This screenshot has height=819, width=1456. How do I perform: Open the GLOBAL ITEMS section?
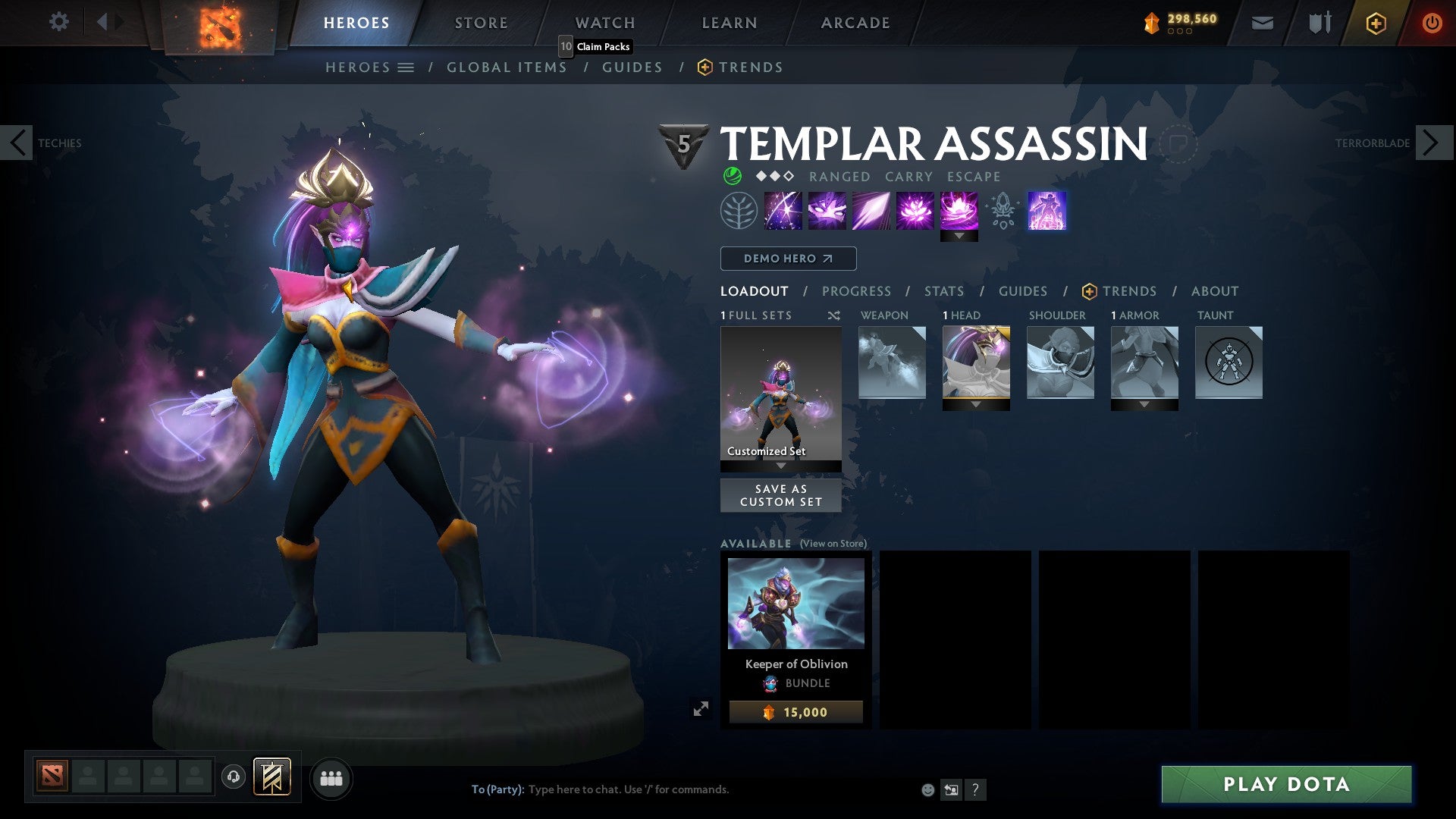click(x=507, y=67)
